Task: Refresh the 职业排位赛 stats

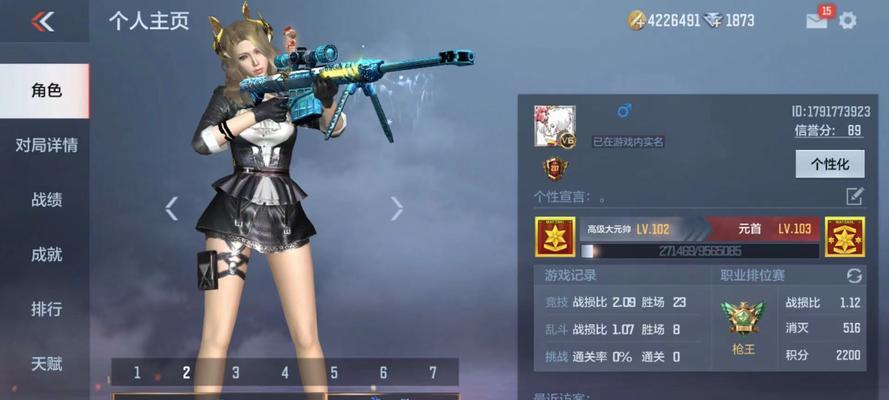Action: (854, 275)
